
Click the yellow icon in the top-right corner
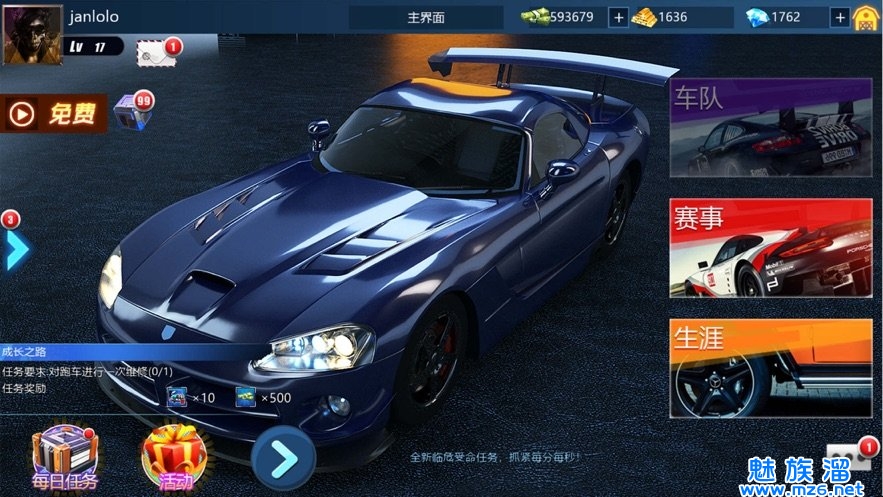pos(865,17)
